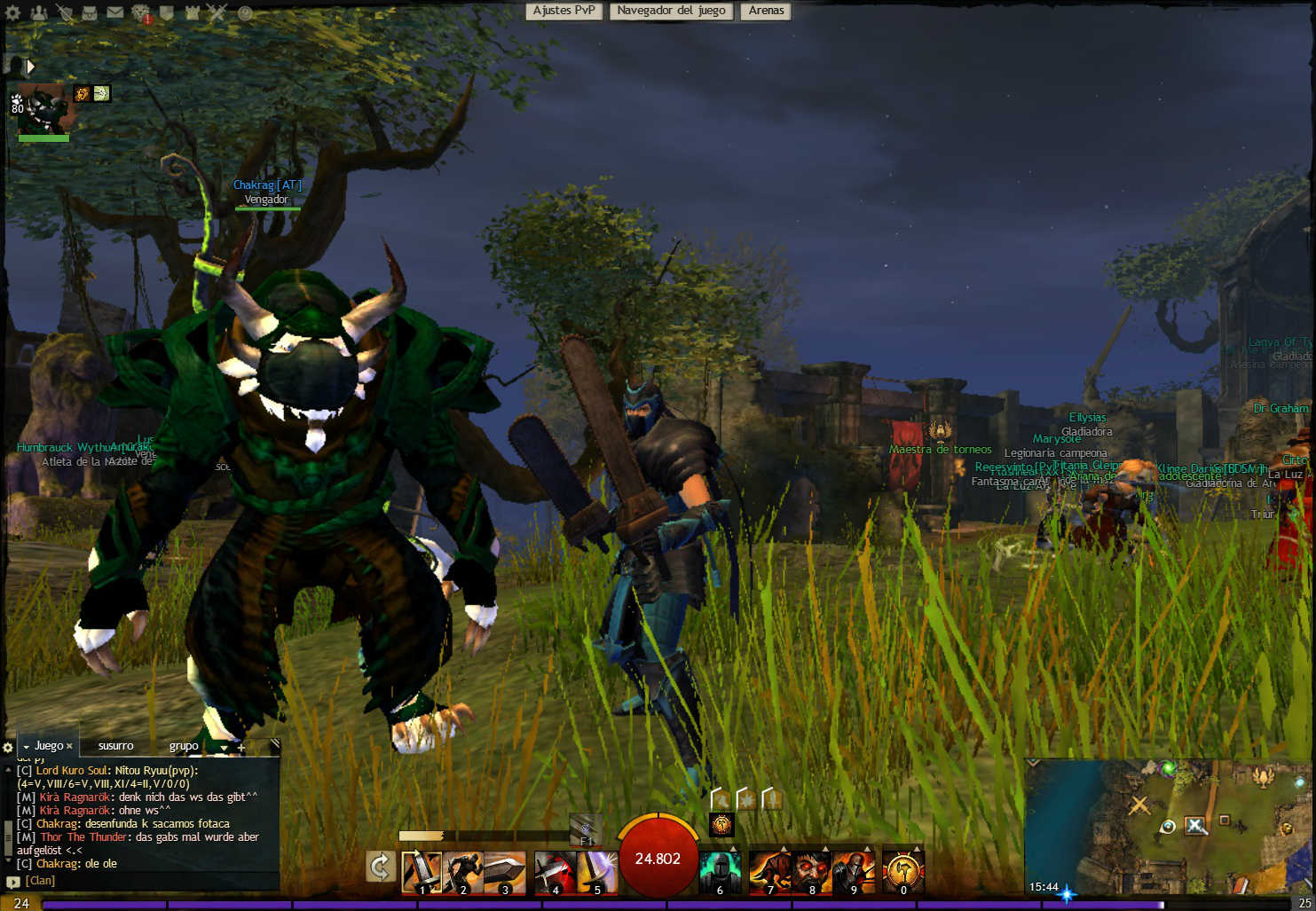This screenshot has height=911, width=1316.
Task: Activate the elite axe banner skill
Action: tap(903, 872)
